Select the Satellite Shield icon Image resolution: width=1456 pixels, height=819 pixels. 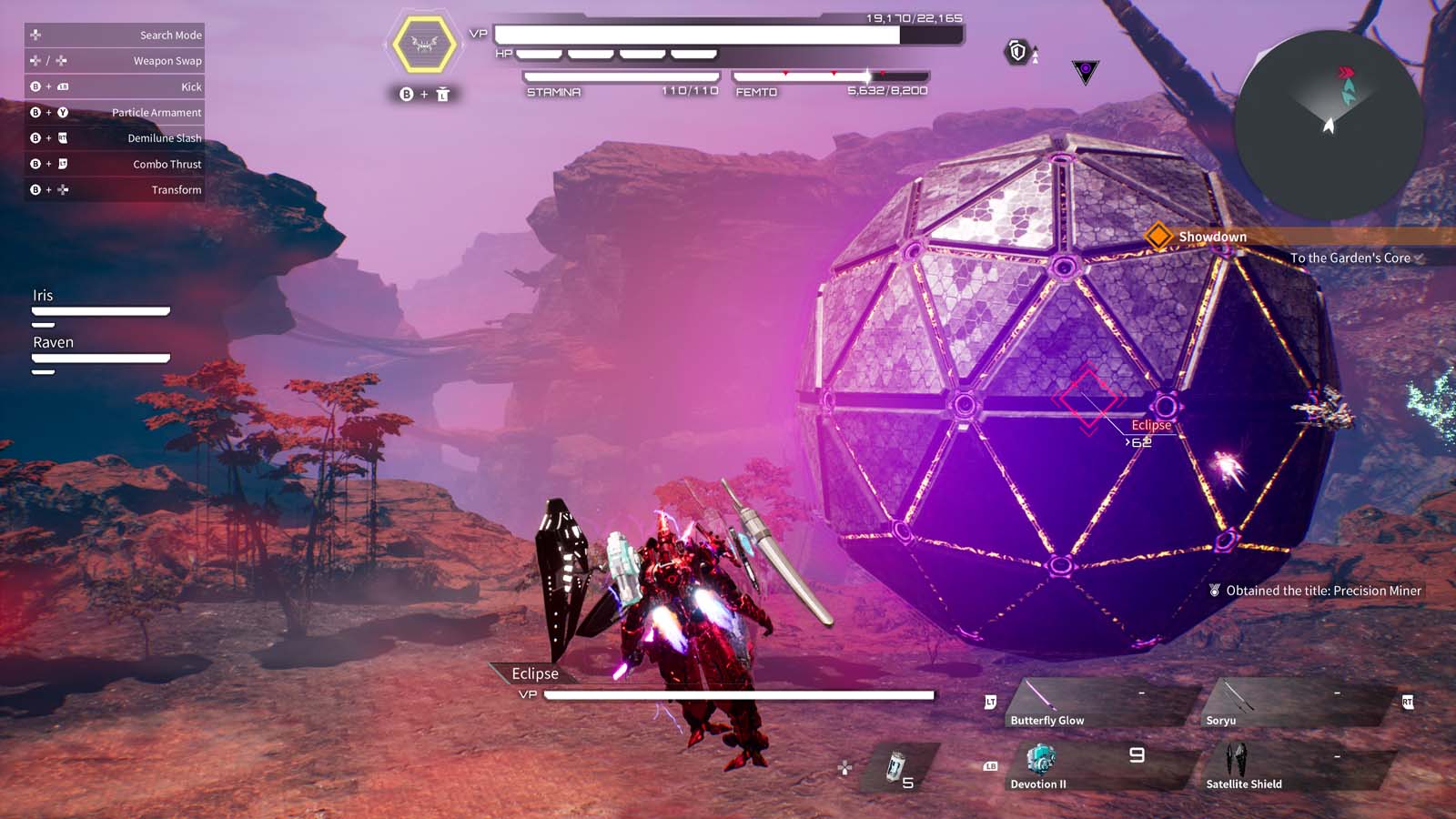[1236, 759]
